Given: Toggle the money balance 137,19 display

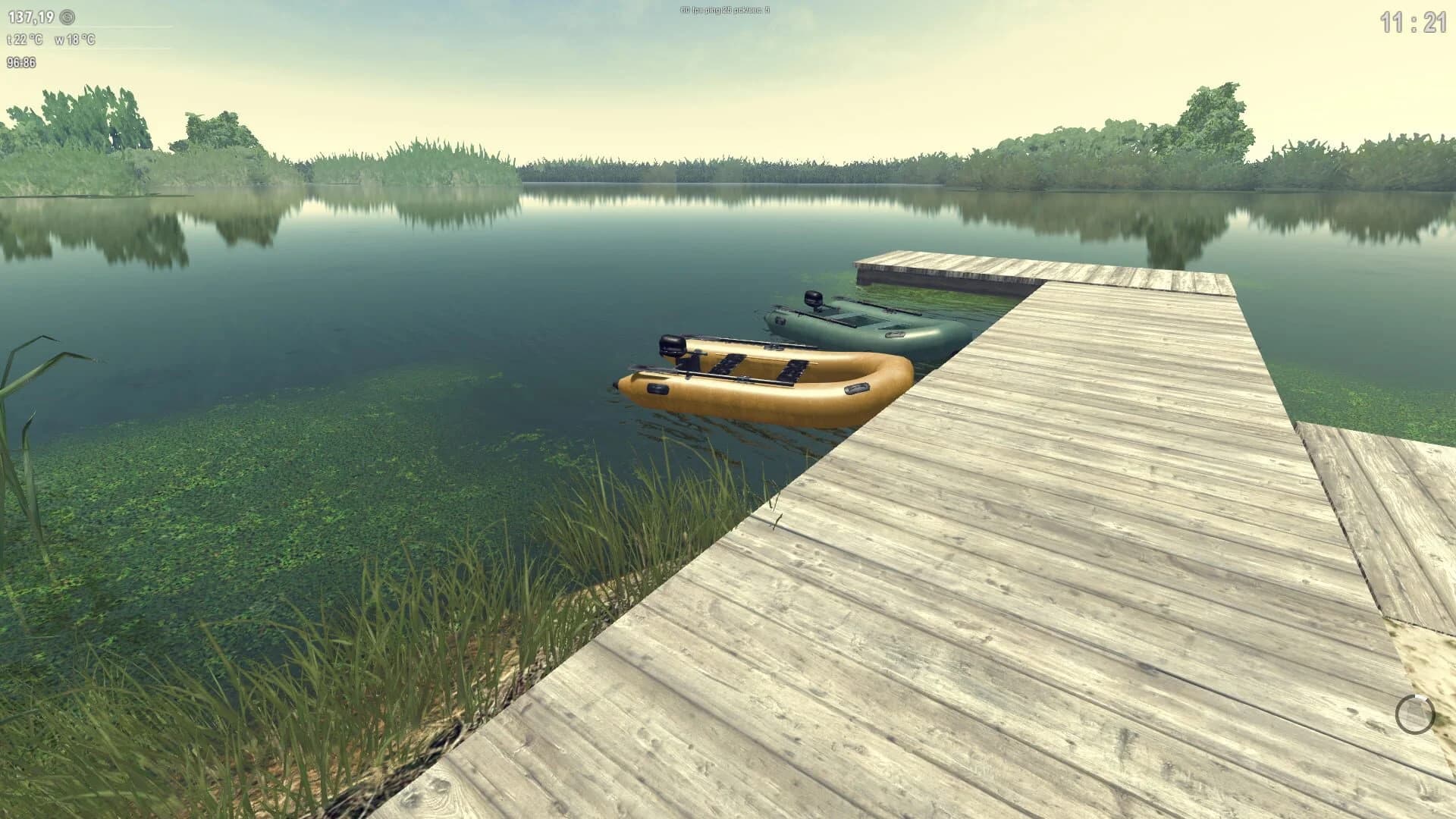Looking at the screenshot, I should click(32, 16).
